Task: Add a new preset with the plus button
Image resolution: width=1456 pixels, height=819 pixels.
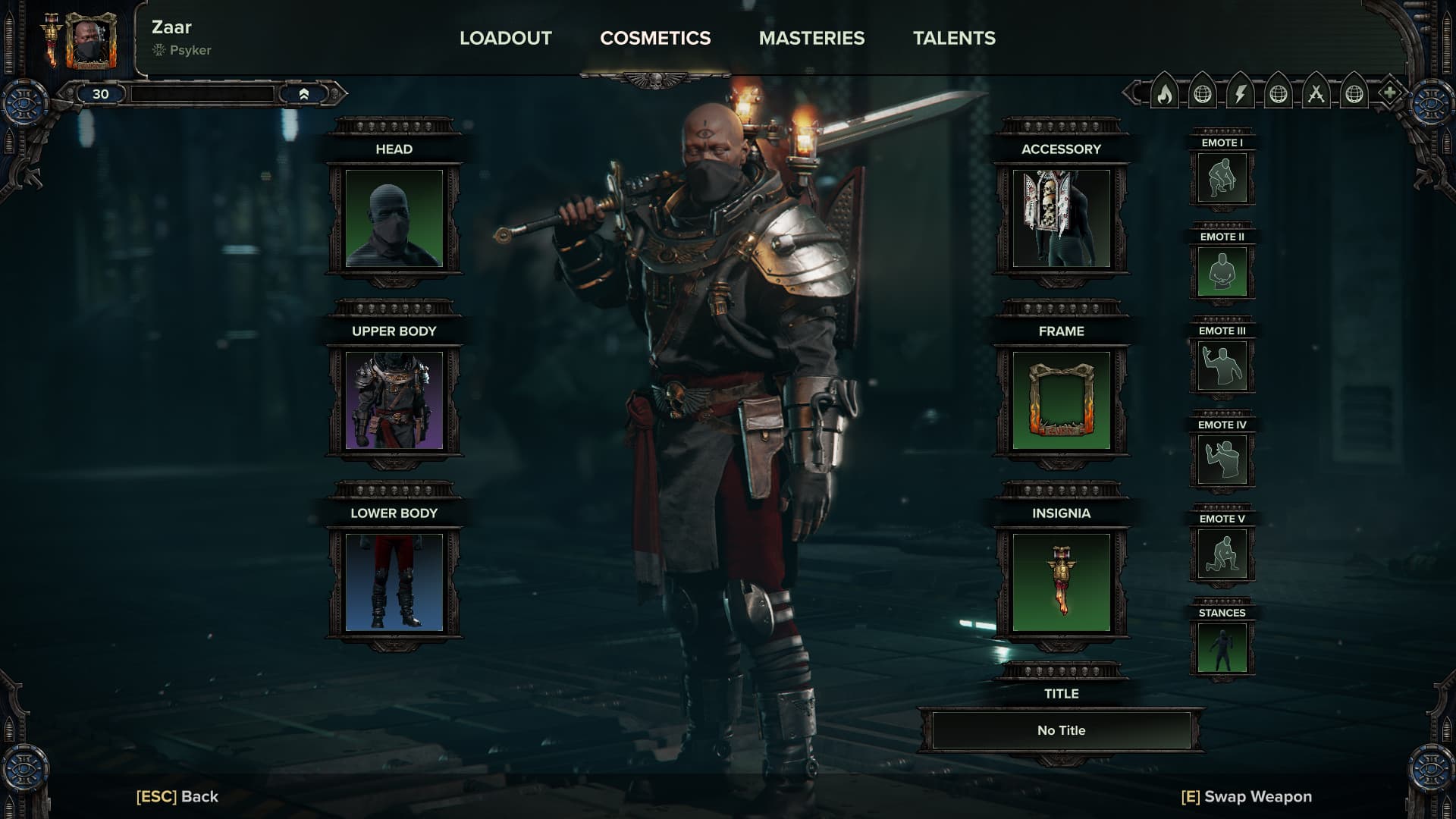Action: click(1389, 94)
